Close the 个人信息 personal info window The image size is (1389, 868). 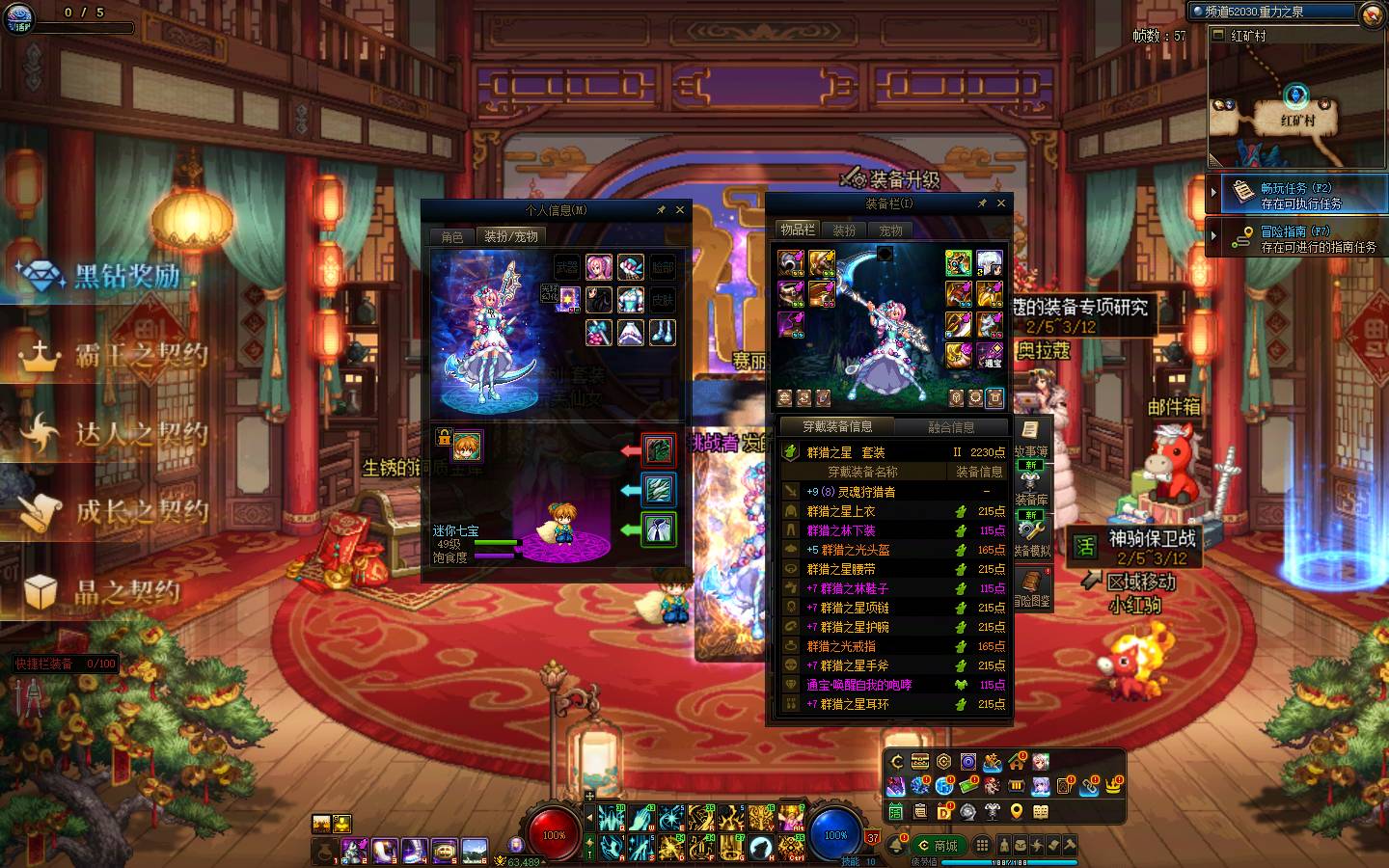(680, 210)
